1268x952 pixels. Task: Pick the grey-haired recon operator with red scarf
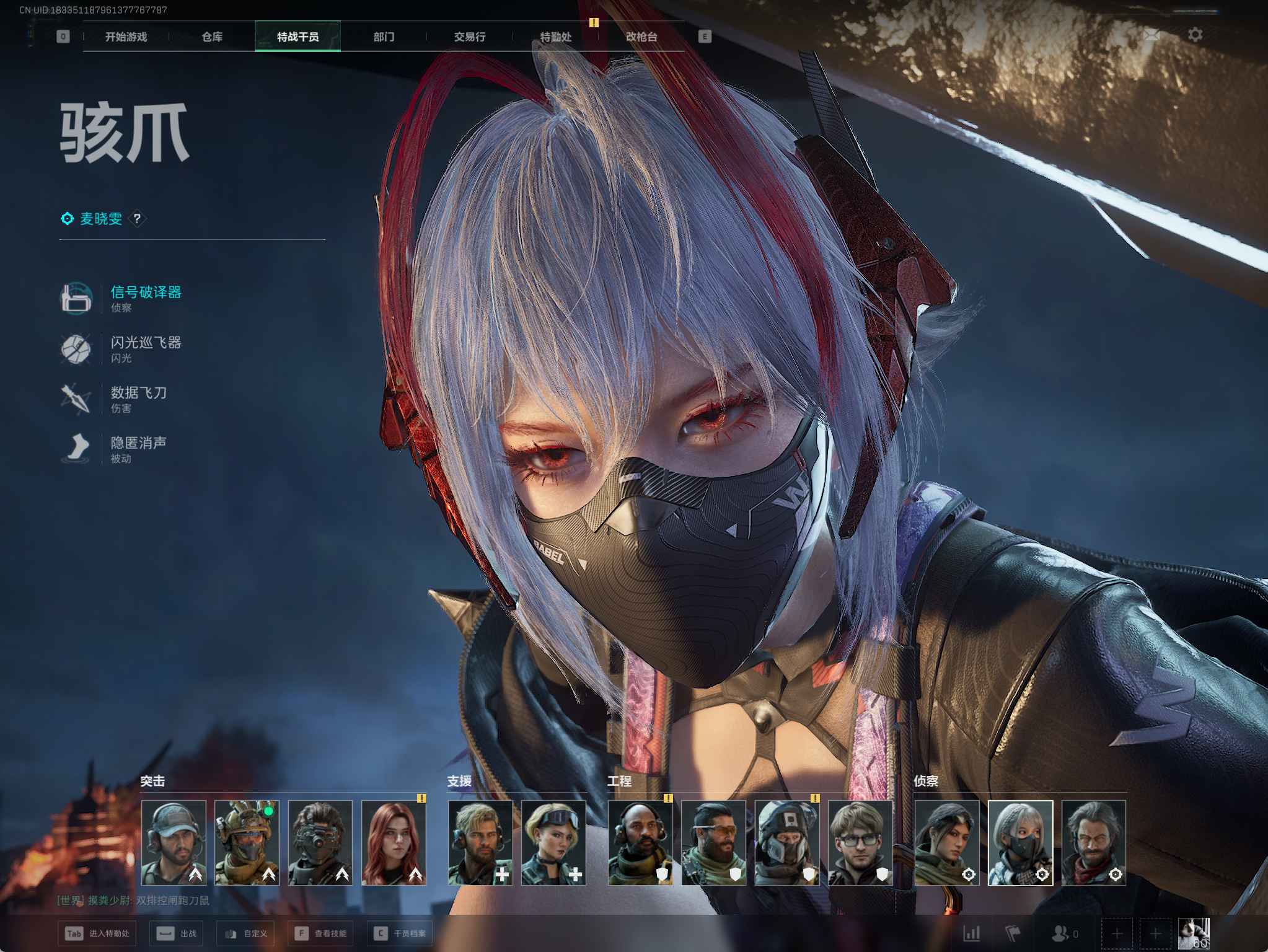point(1093,842)
